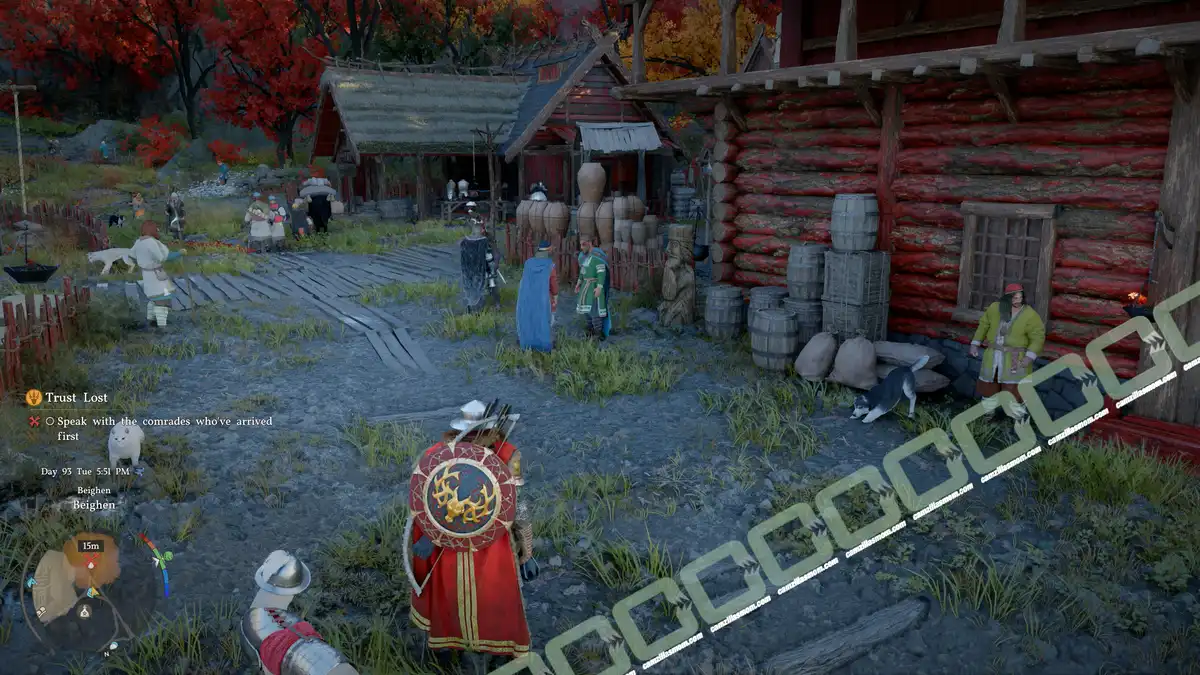Screen dimensions: 1200x675
Task: Click the circular minimap
Action: (x=88, y=590)
